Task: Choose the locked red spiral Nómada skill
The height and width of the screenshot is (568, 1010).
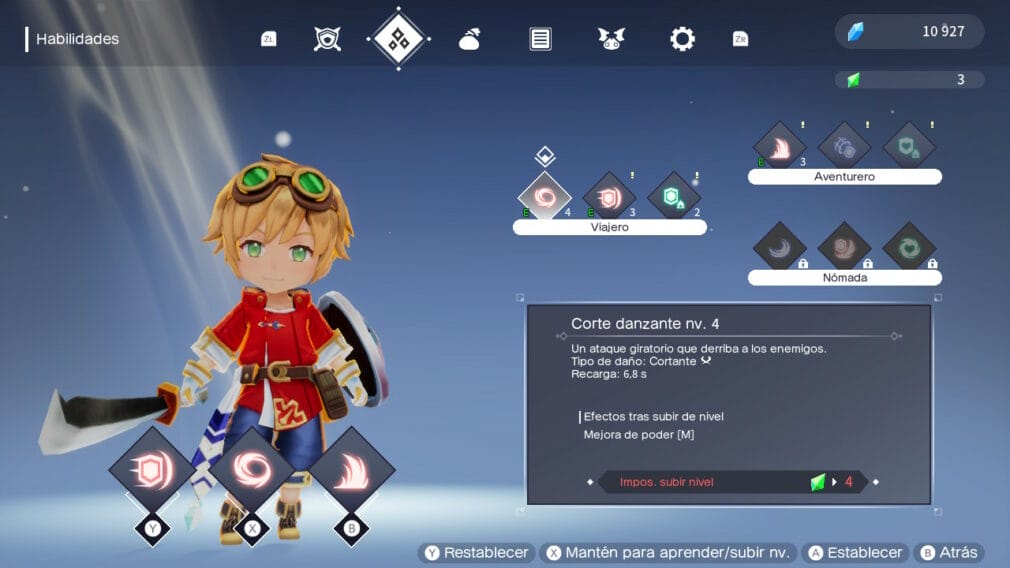Action: (844, 247)
